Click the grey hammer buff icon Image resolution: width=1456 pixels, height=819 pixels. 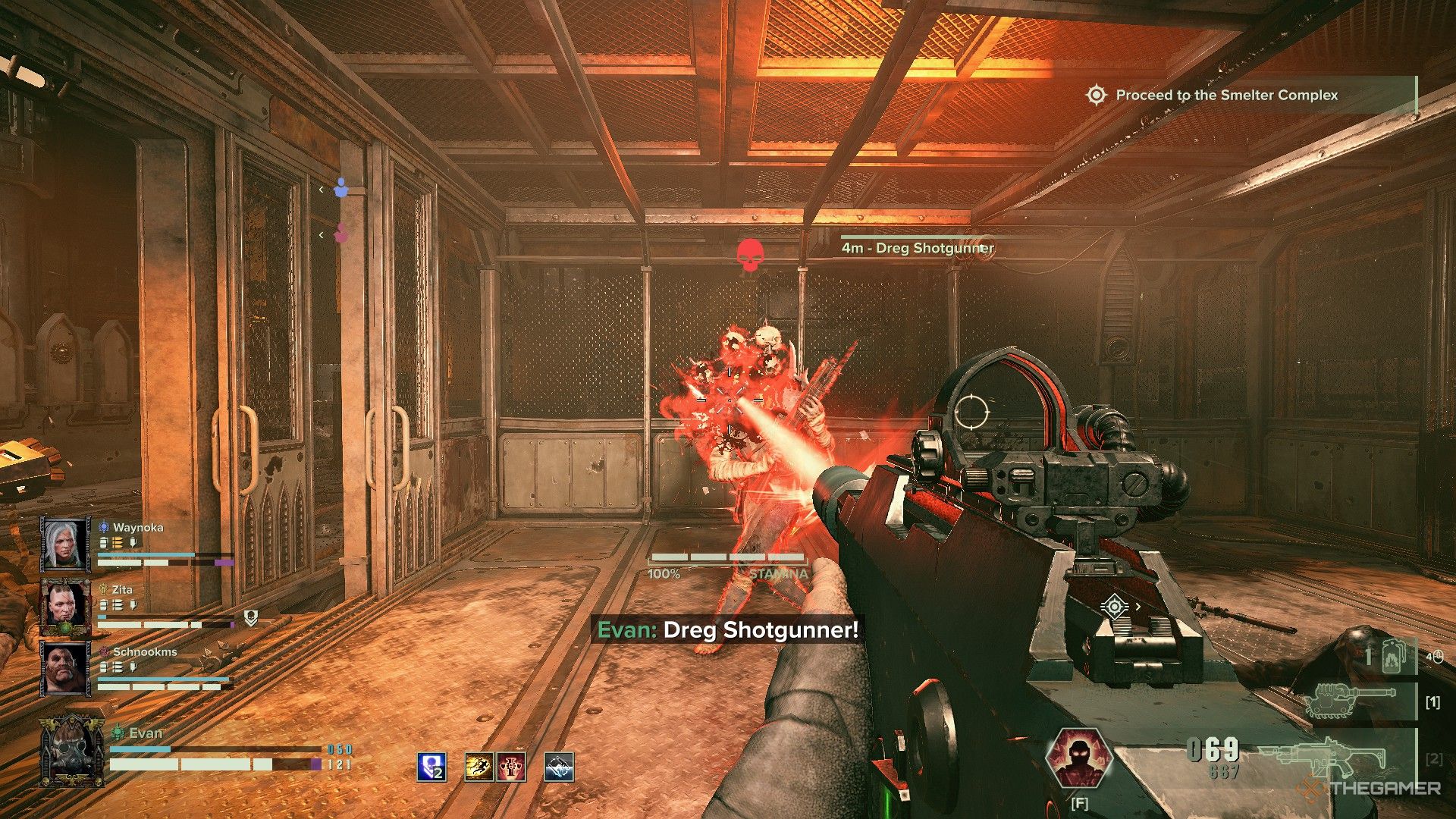coord(559,767)
